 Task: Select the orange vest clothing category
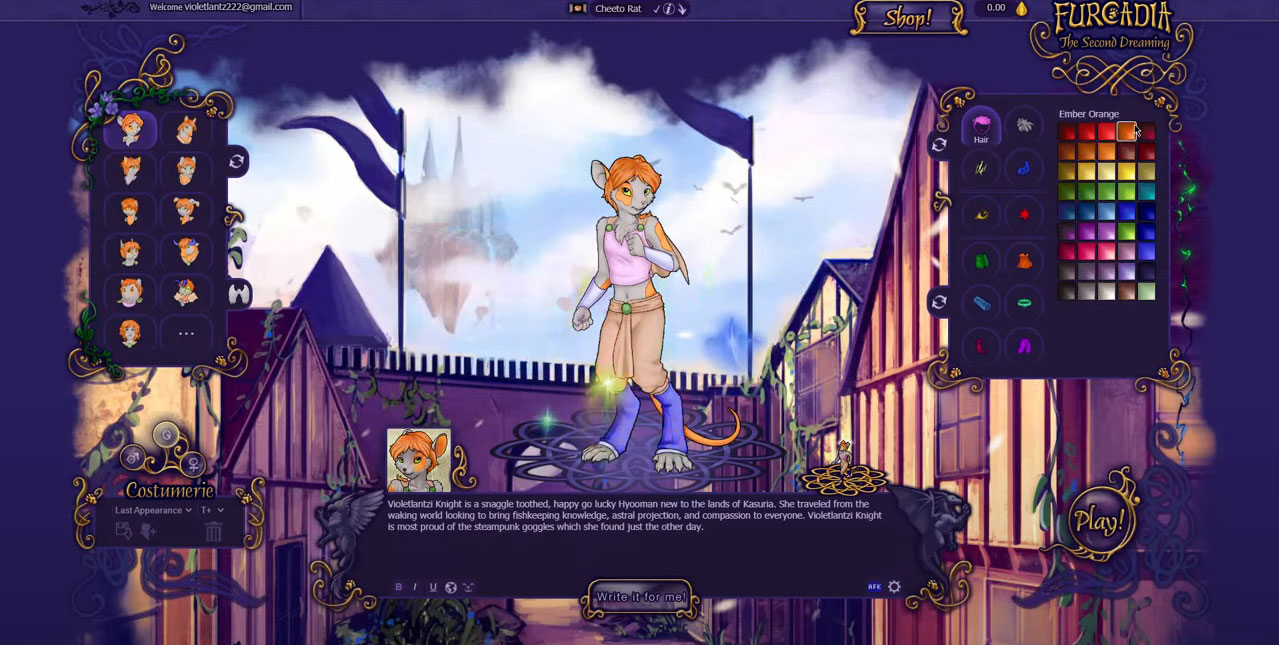[1024, 262]
